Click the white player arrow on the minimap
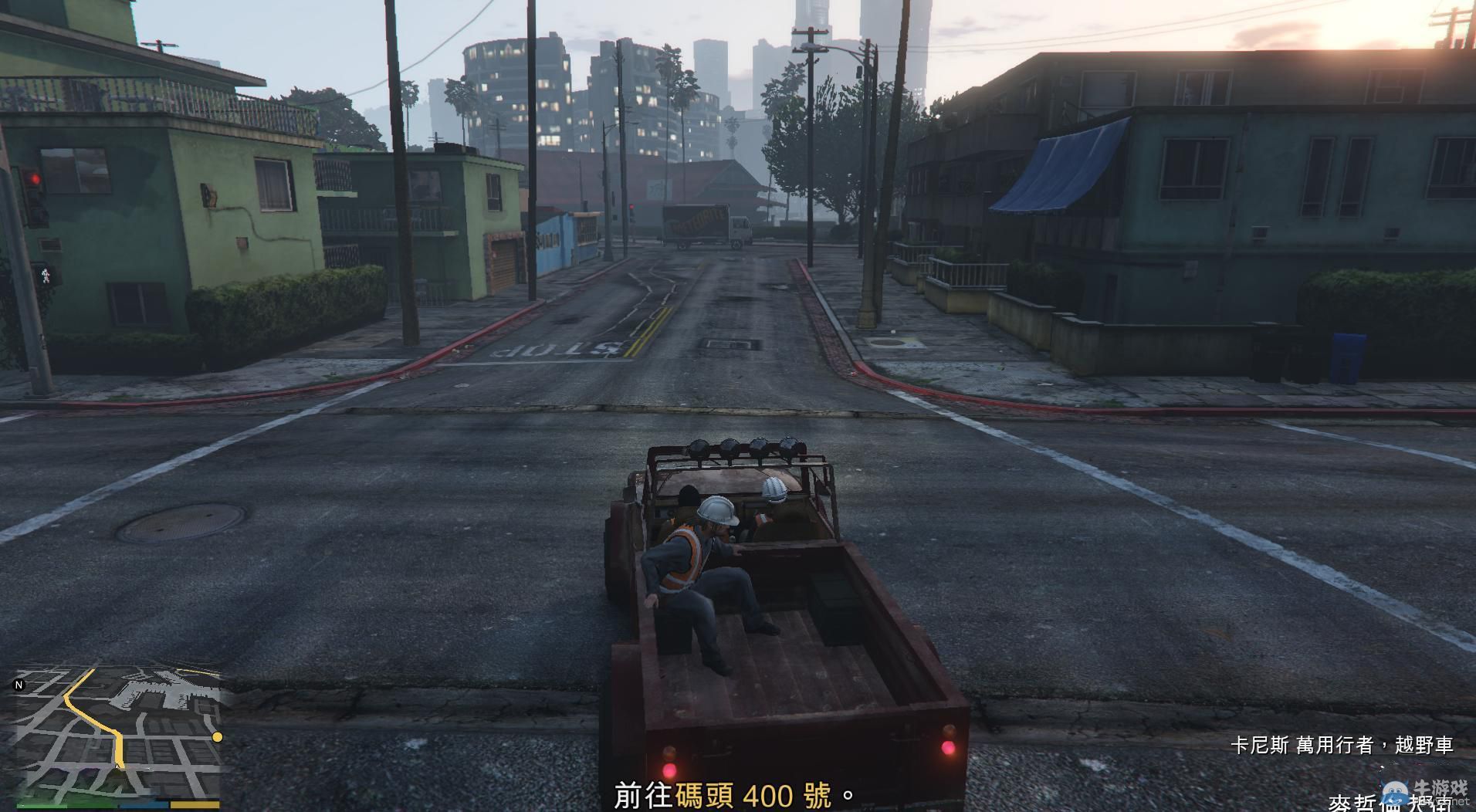1476x812 pixels. (117, 766)
